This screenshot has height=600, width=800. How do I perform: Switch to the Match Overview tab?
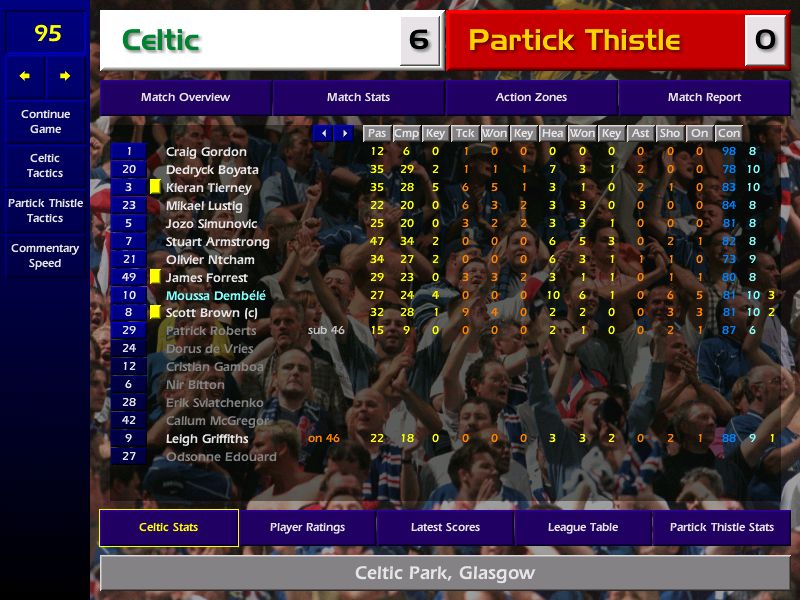(x=185, y=98)
